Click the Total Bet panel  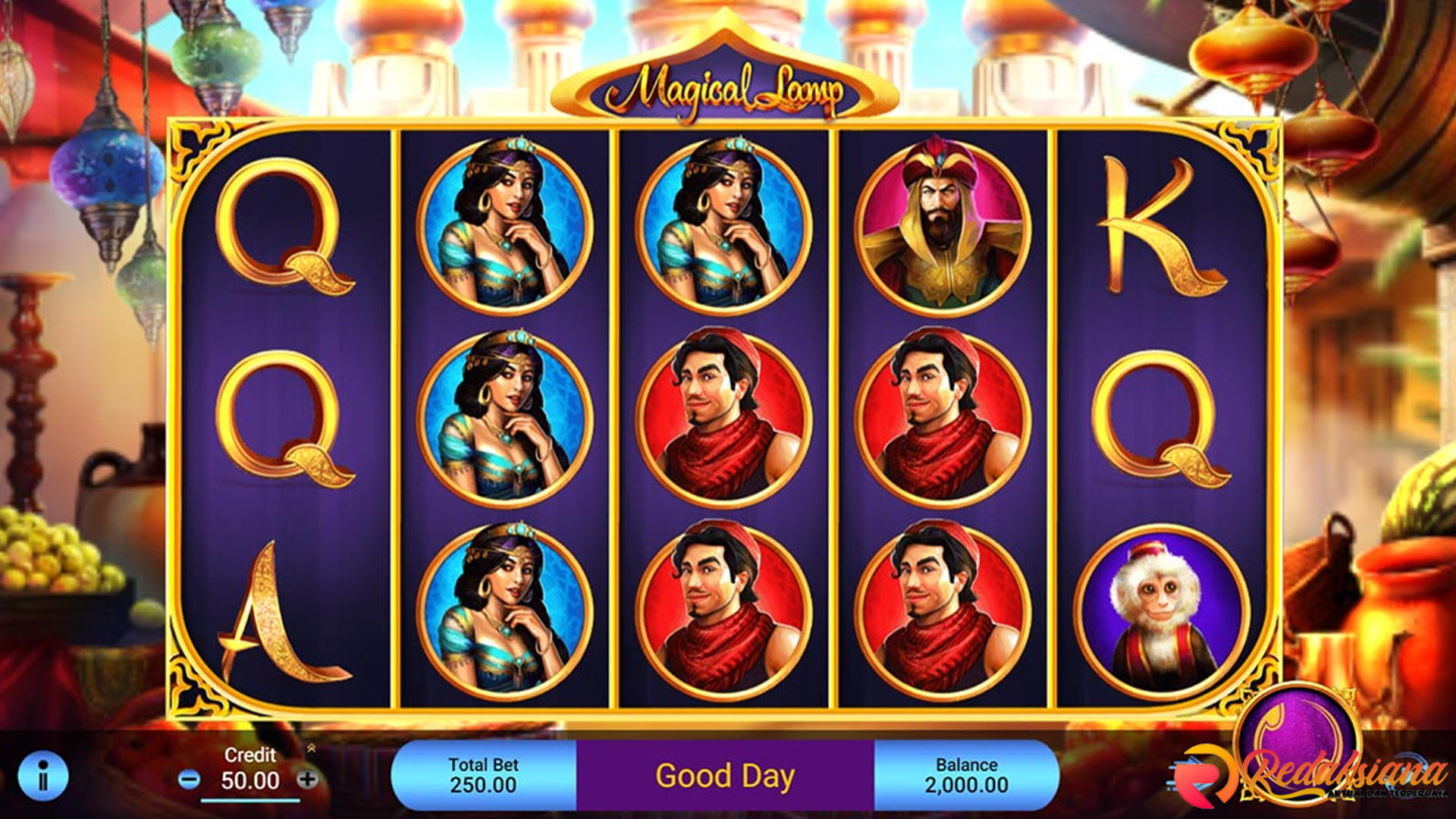point(483,776)
